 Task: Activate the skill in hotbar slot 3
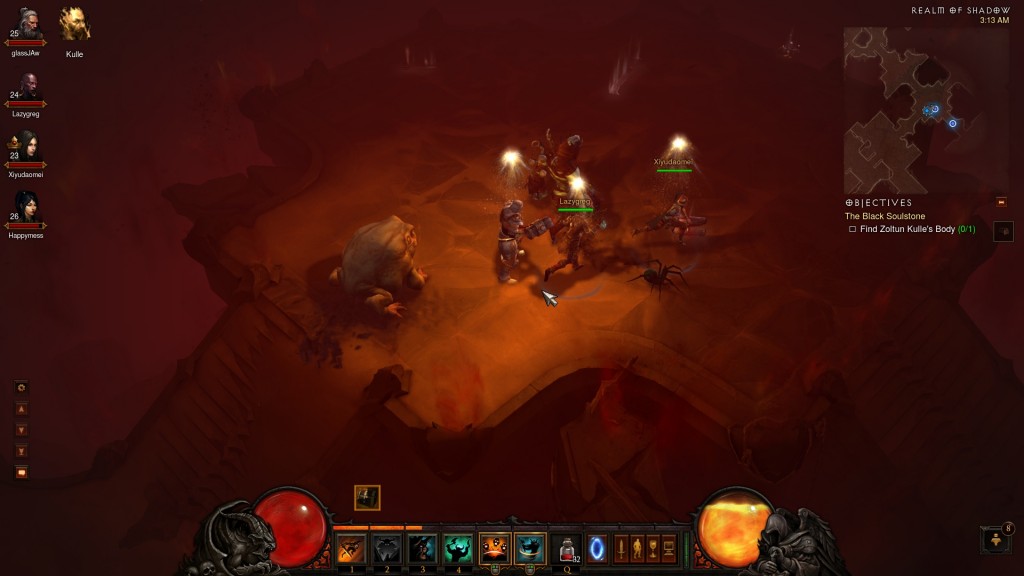click(x=422, y=548)
